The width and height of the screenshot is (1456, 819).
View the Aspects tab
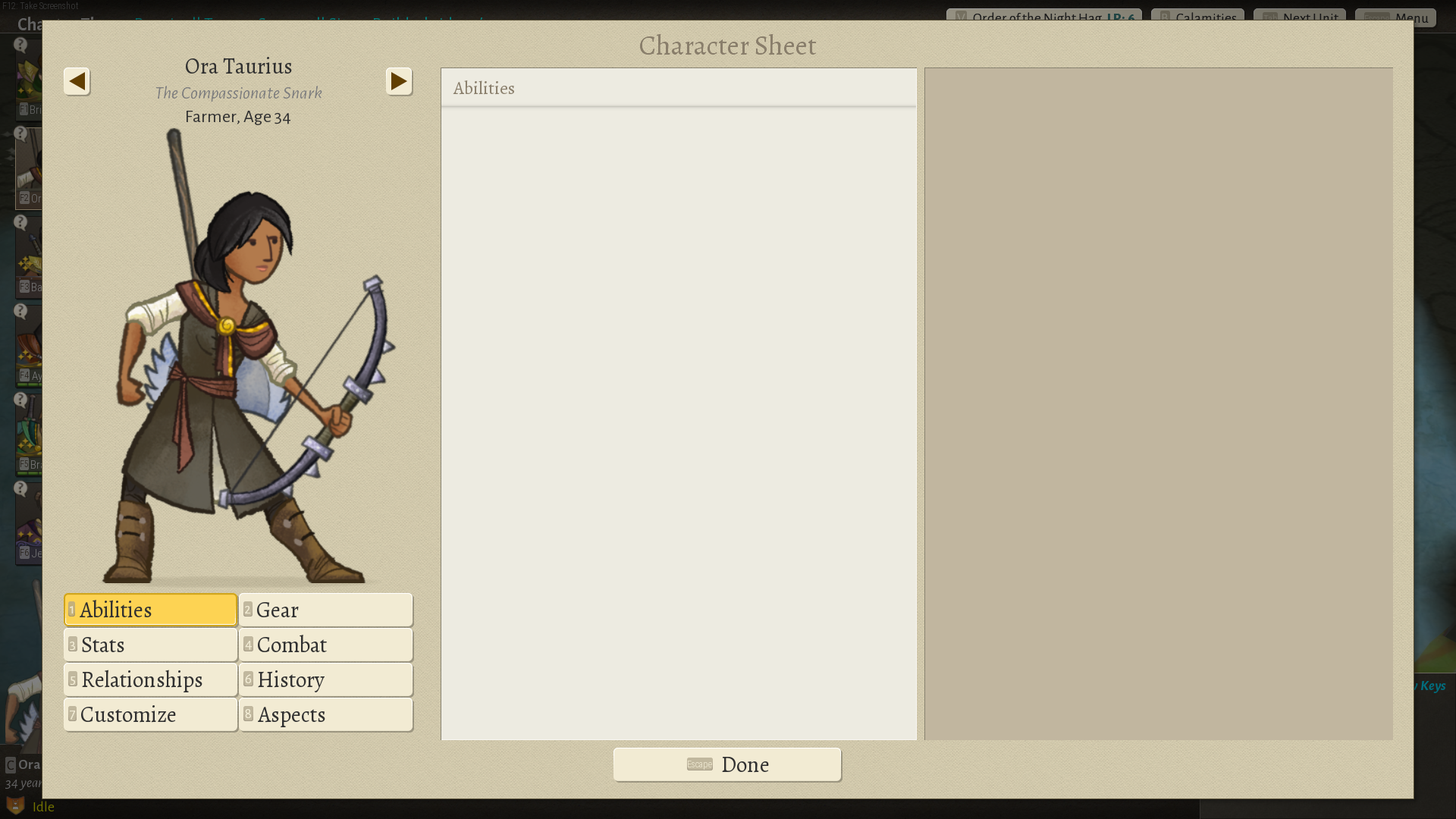point(325,714)
